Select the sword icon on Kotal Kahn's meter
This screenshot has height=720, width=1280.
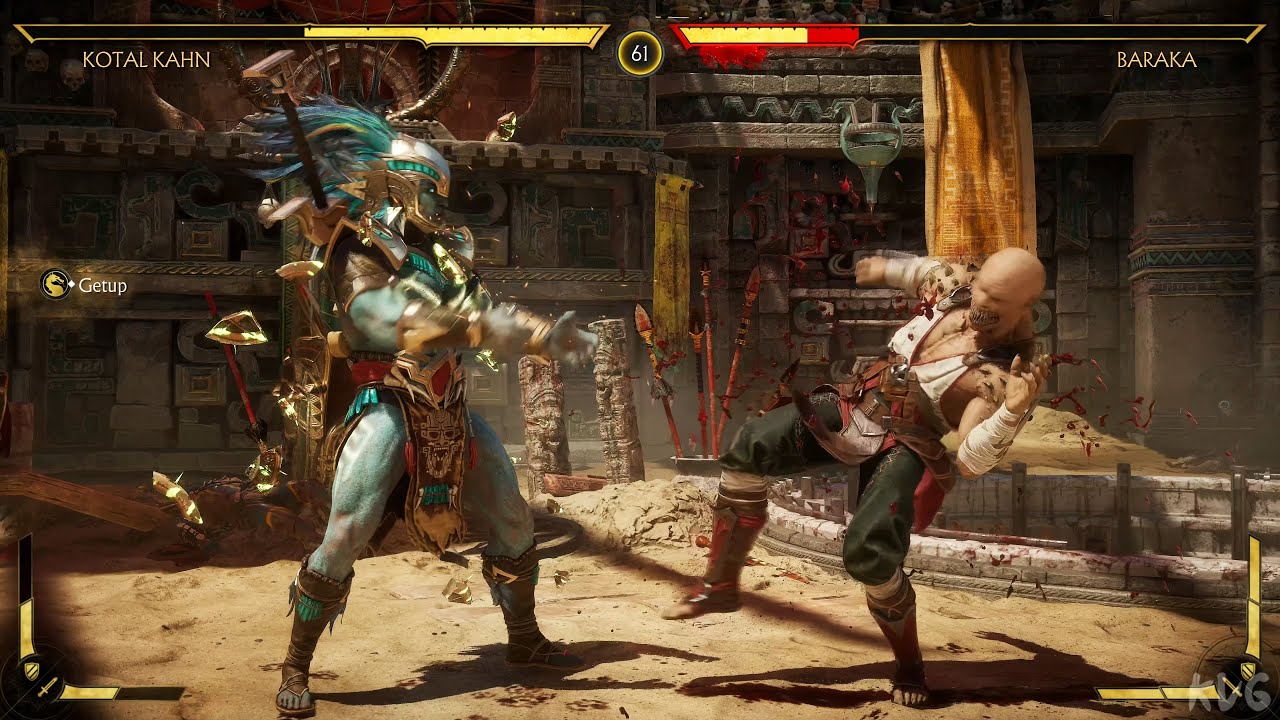pos(47,688)
